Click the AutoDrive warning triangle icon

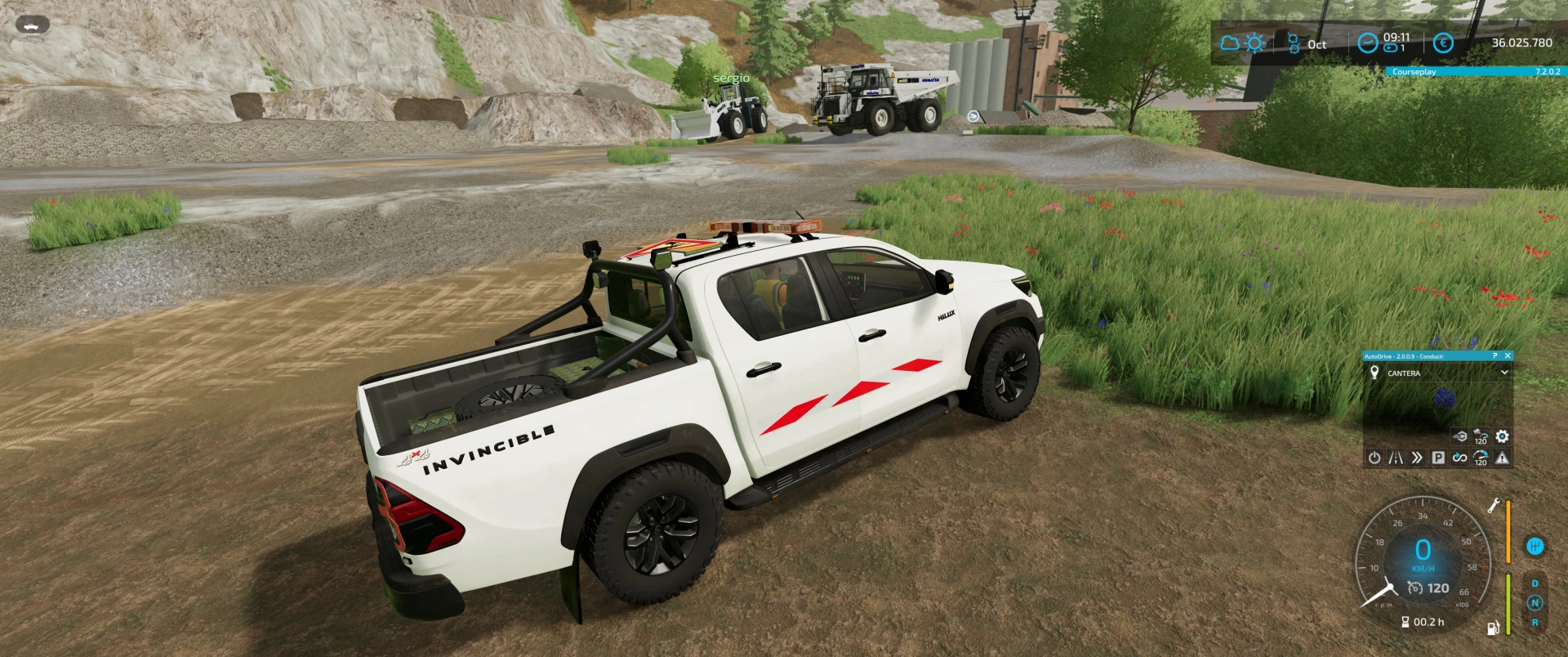[x=1502, y=458]
